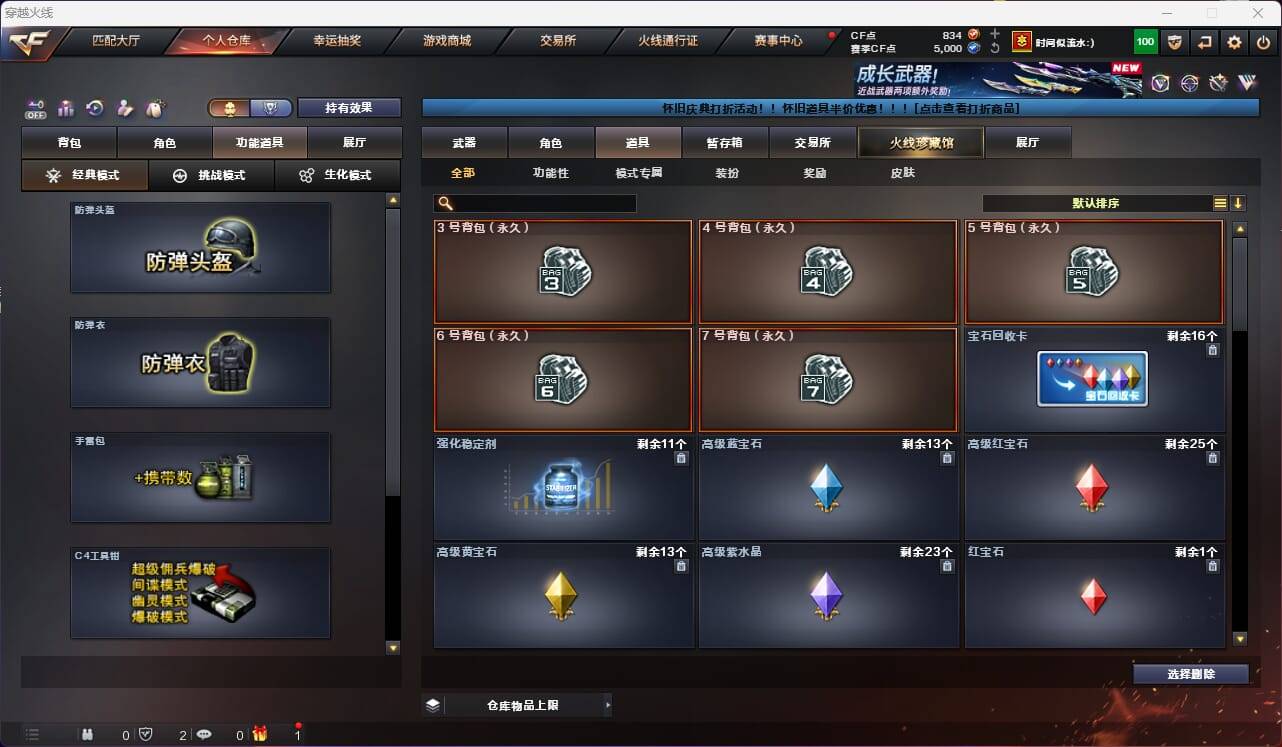Click the return arrow icon near settings
Image resolution: width=1282 pixels, height=747 pixels.
coord(1204,41)
